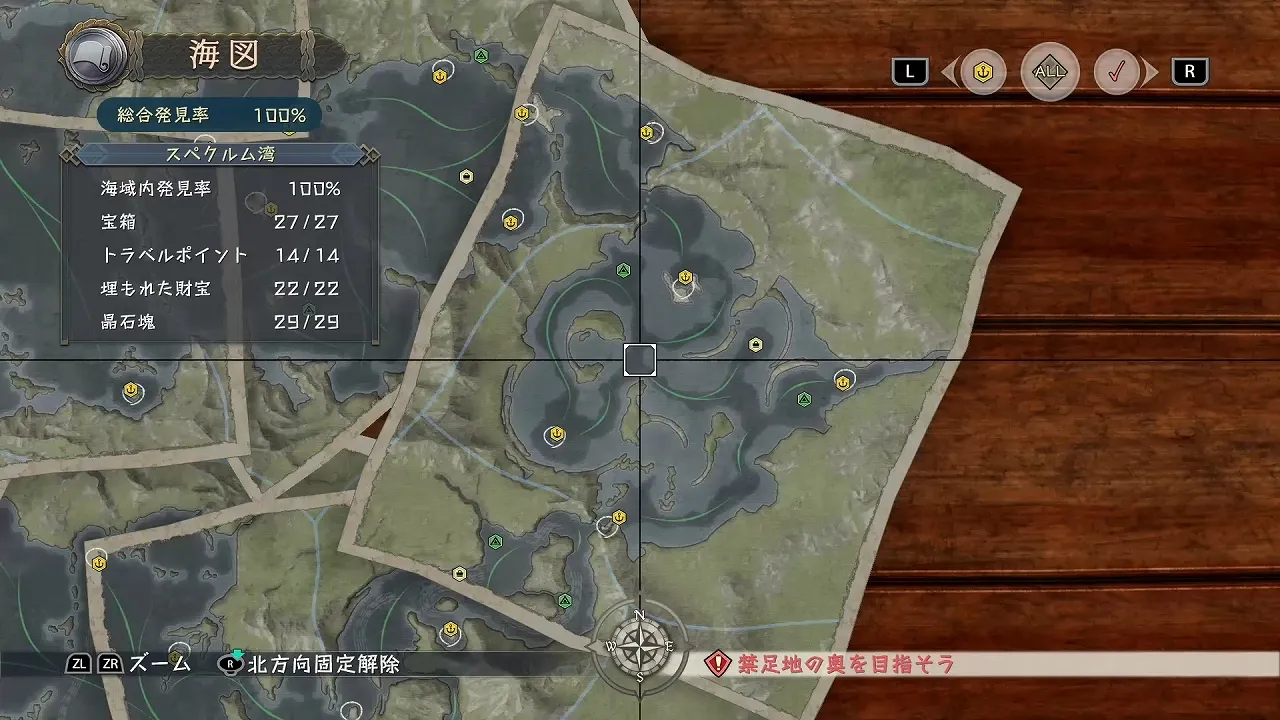Screen dimensions: 1280x720
Task: Click the 海図 chart scroll icon
Action: point(96,56)
